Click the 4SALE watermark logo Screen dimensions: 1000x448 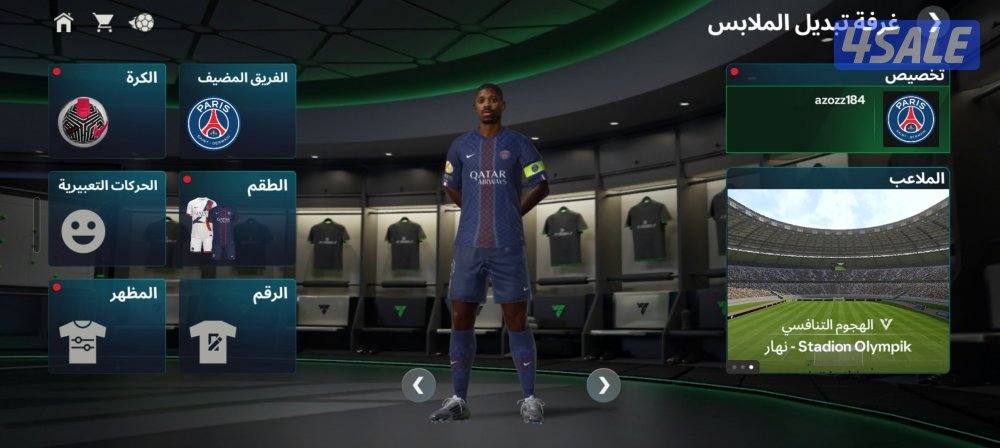click(906, 46)
